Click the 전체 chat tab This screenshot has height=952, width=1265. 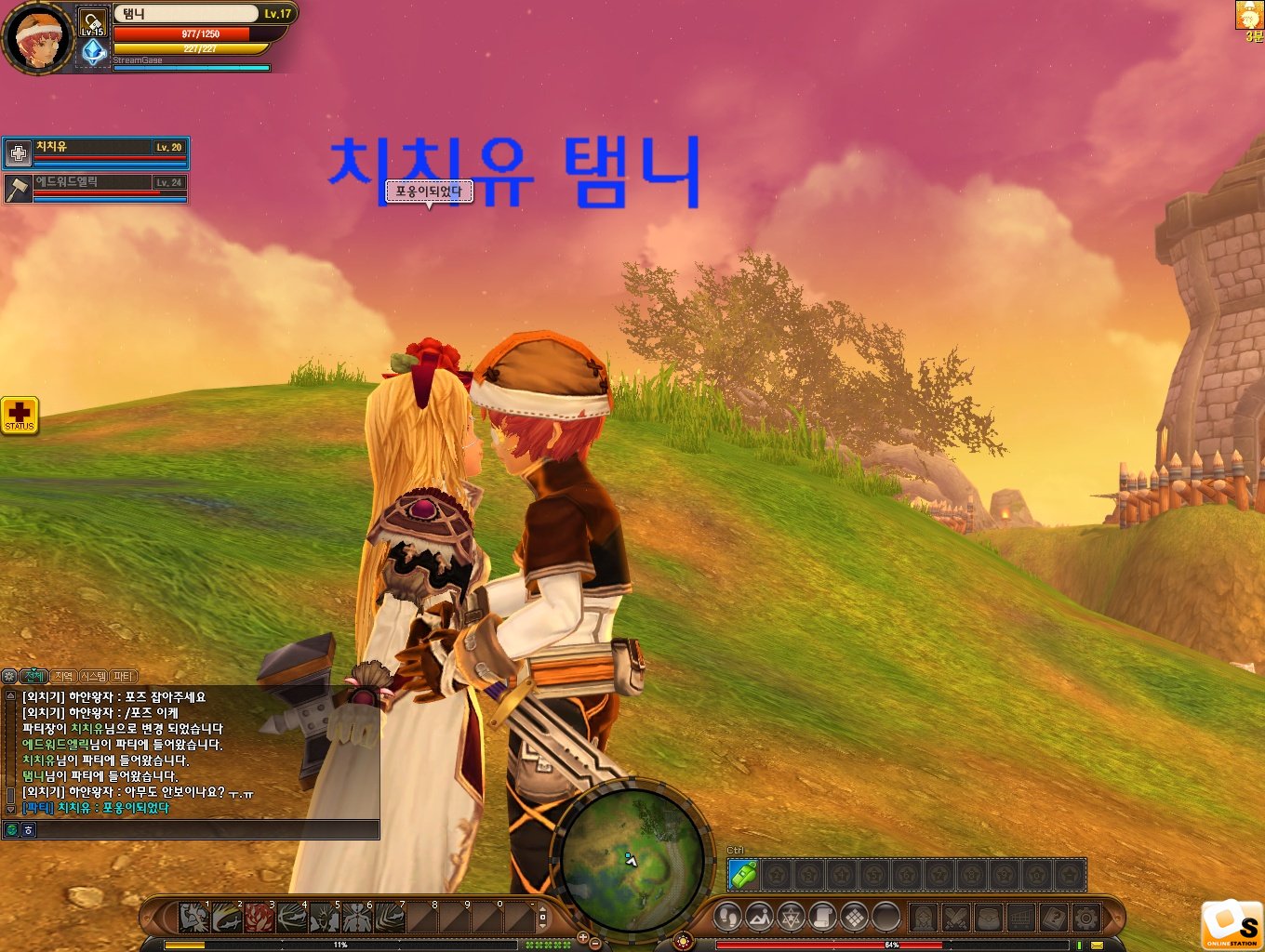click(x=33, y=676)
